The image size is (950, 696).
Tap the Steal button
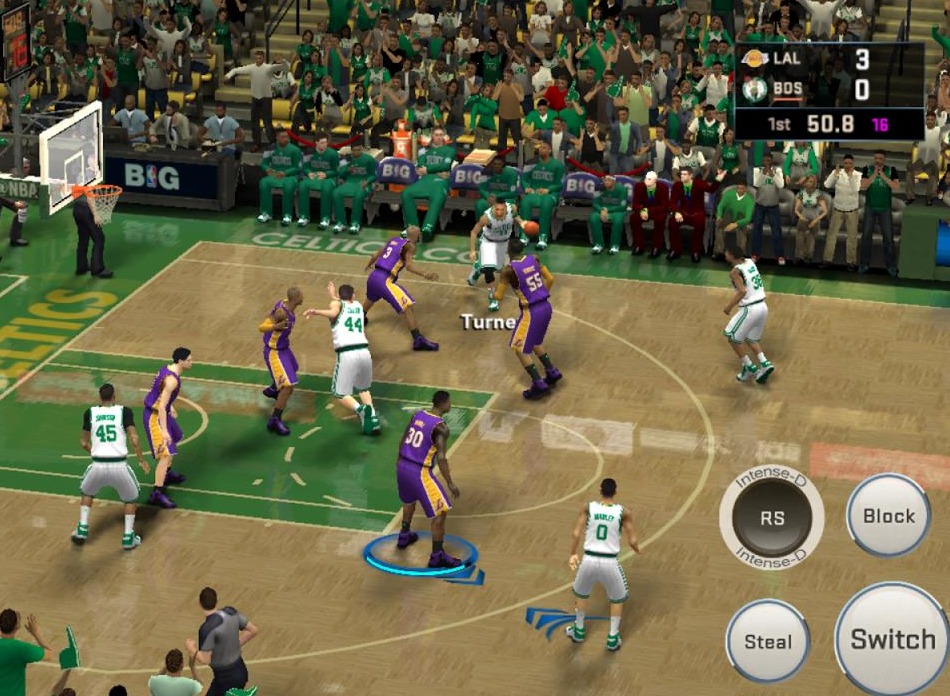click(x=768, y=642)
